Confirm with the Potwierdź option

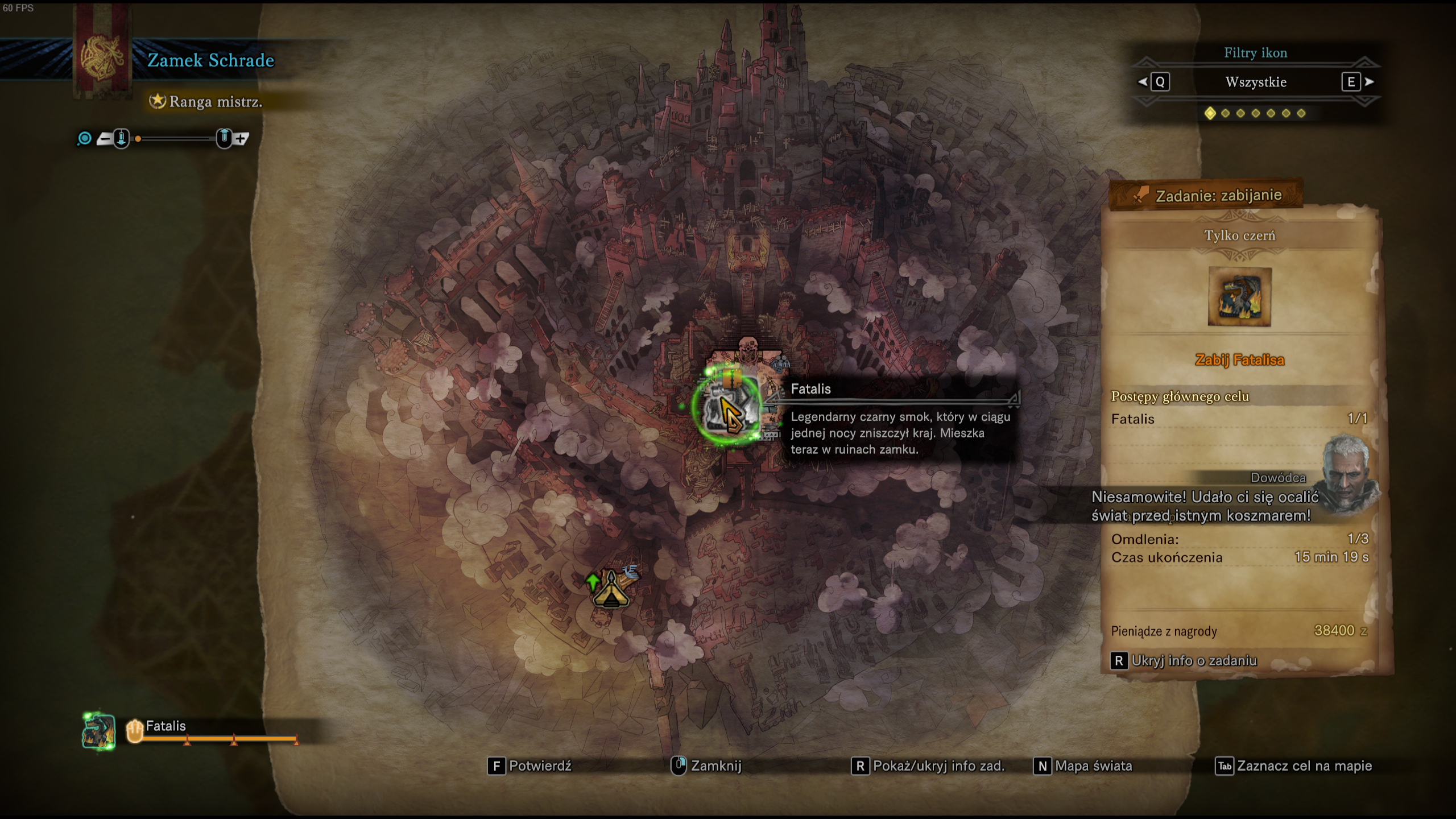click(530, 766)
